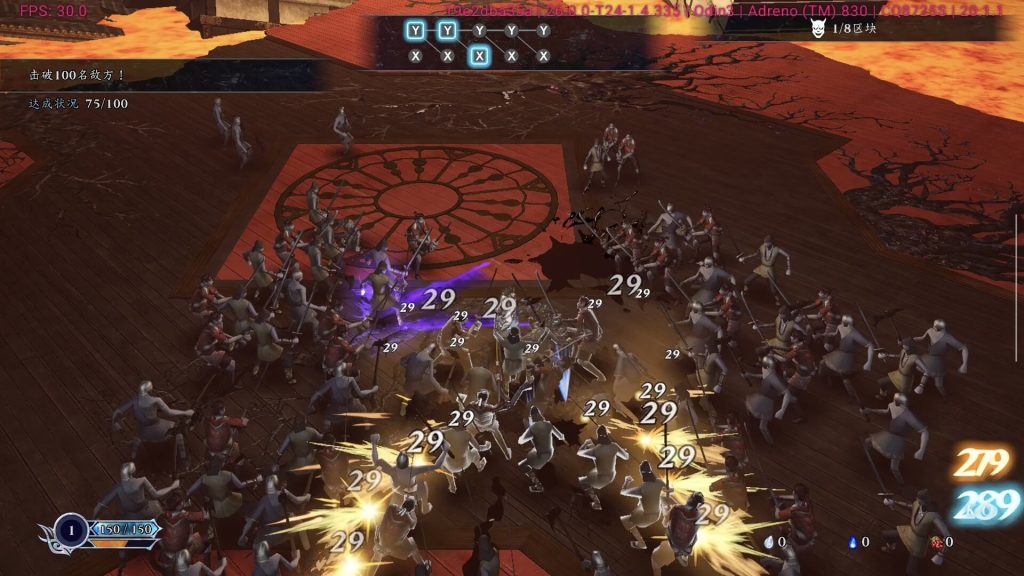
Task: Click the demon mask block counter icon
Action: tap(818, 29)
